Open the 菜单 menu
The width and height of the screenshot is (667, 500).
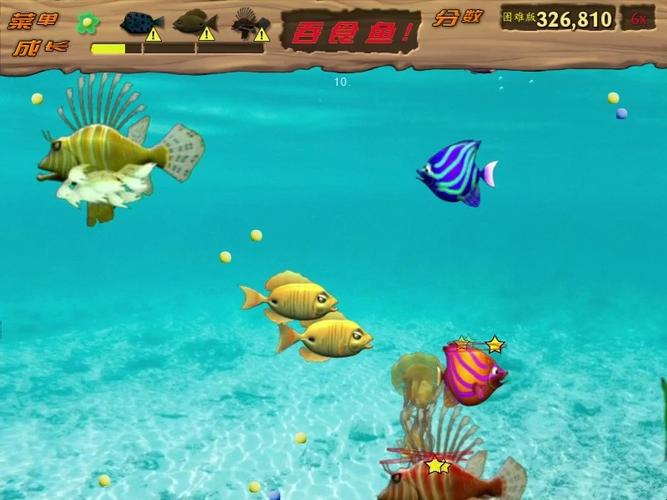34,19
